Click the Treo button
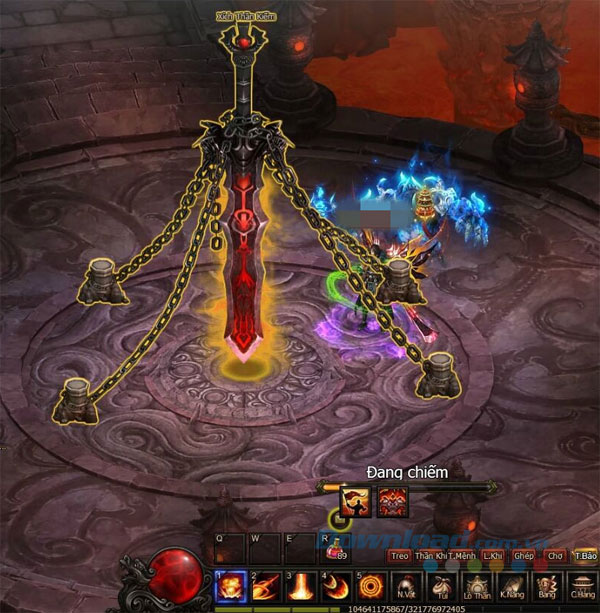This screenshot has height=613, width=600. (x=400, y=555)
